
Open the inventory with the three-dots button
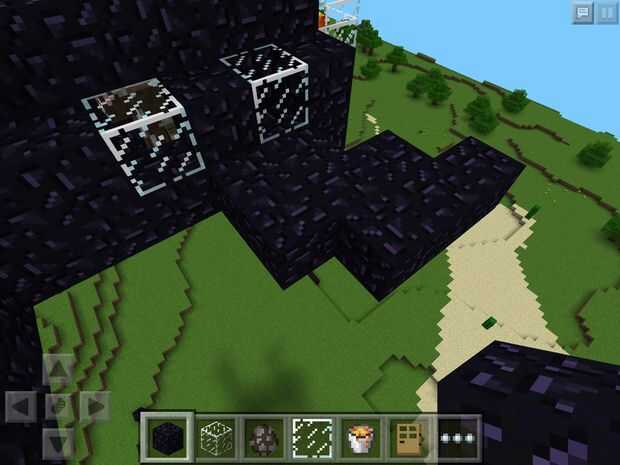tap(457, 438)
